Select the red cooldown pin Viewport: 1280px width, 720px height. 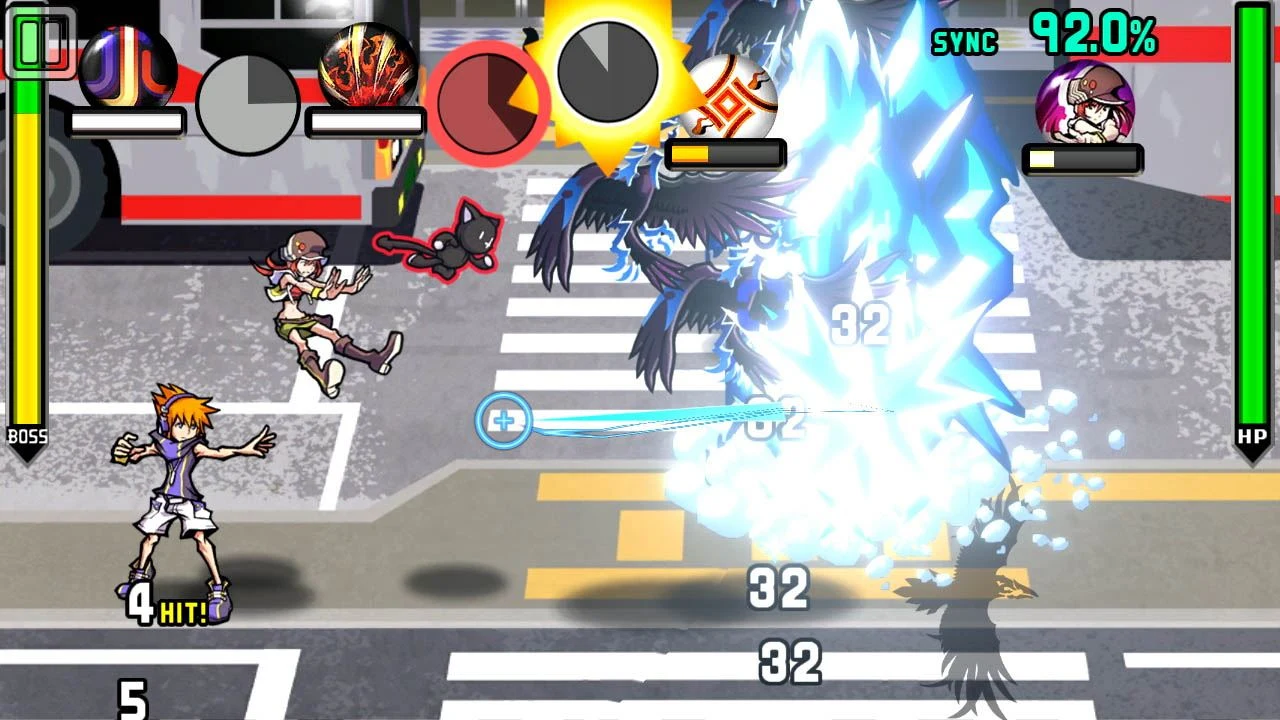point(490,103)
